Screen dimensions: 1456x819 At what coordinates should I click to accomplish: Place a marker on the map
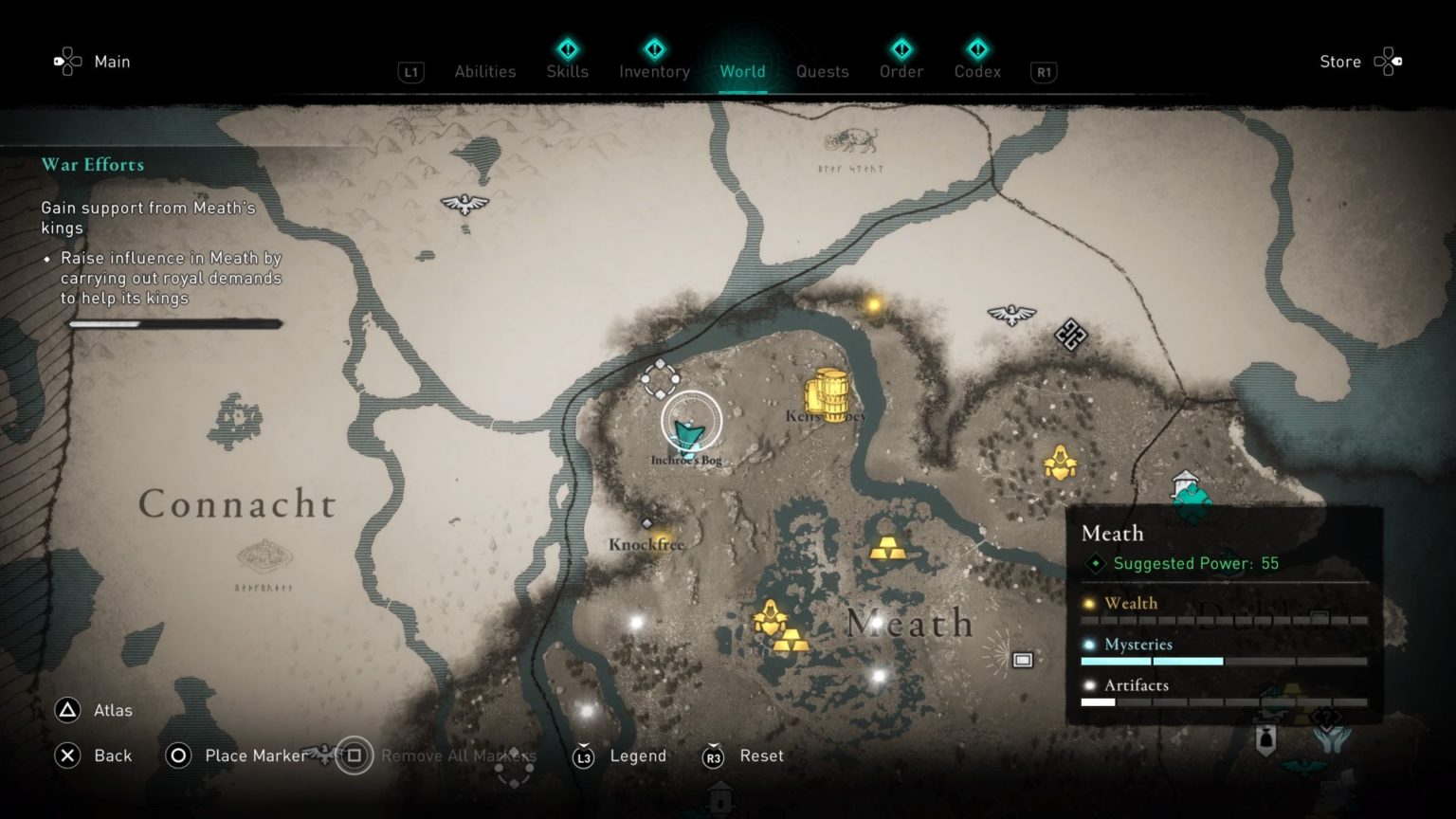click(254, 755)
